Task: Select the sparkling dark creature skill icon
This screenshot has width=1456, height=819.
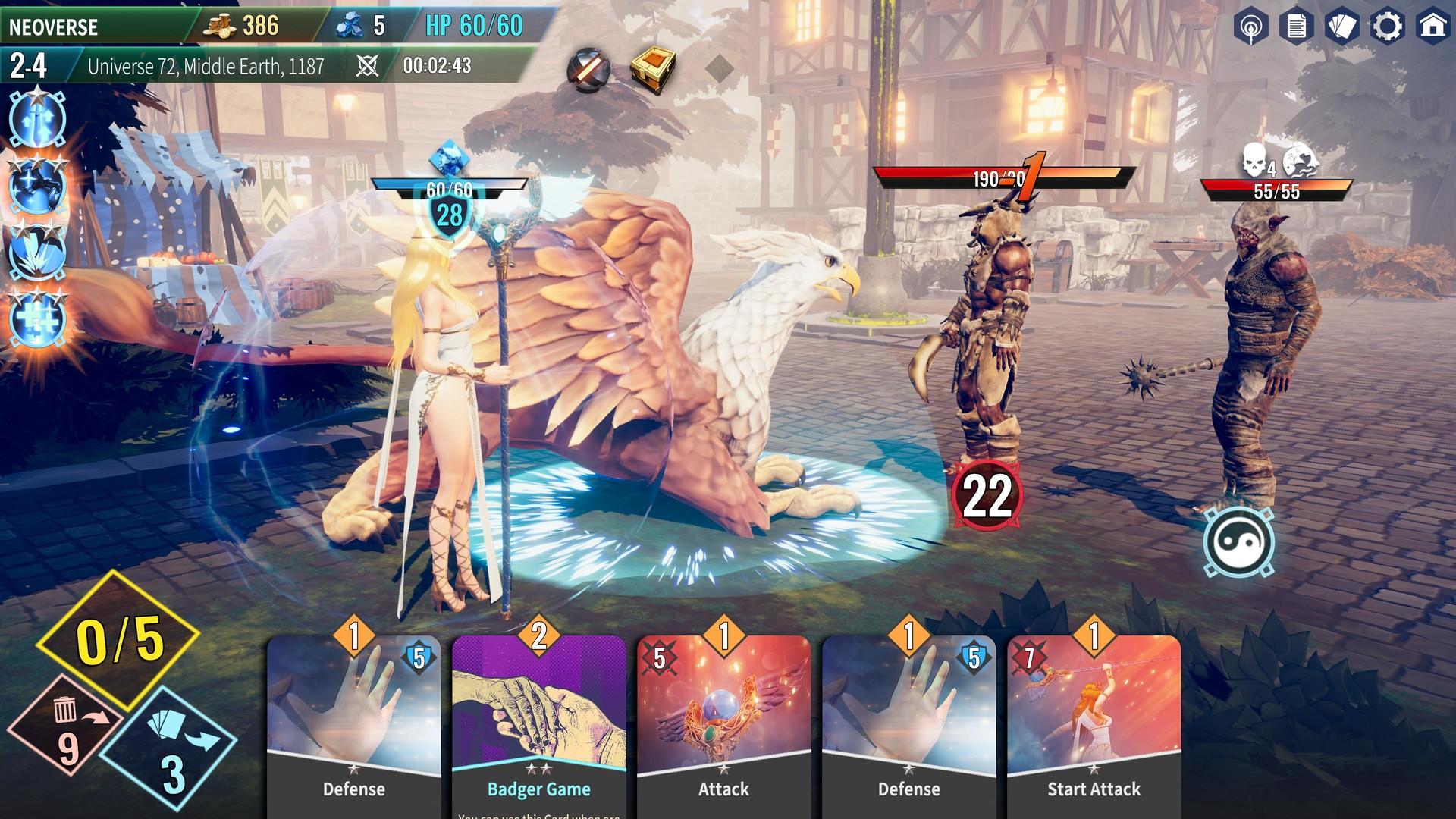Action: point(38,185)
